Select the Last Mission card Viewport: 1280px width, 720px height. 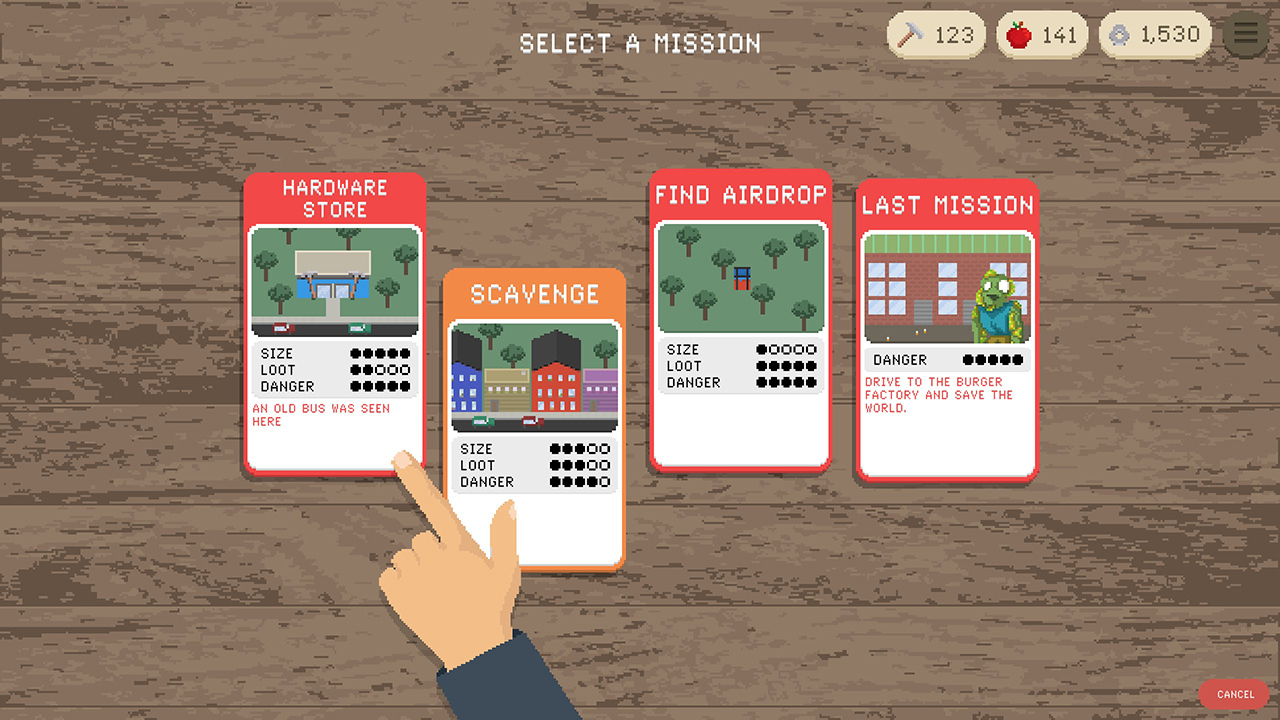click(946, 330)
